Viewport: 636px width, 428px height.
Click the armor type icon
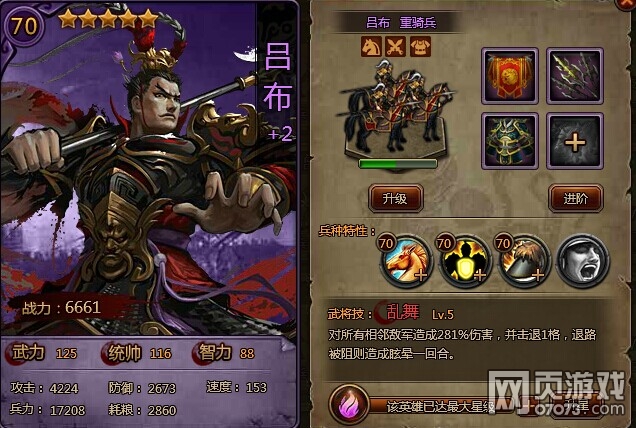tap(419, 46)
